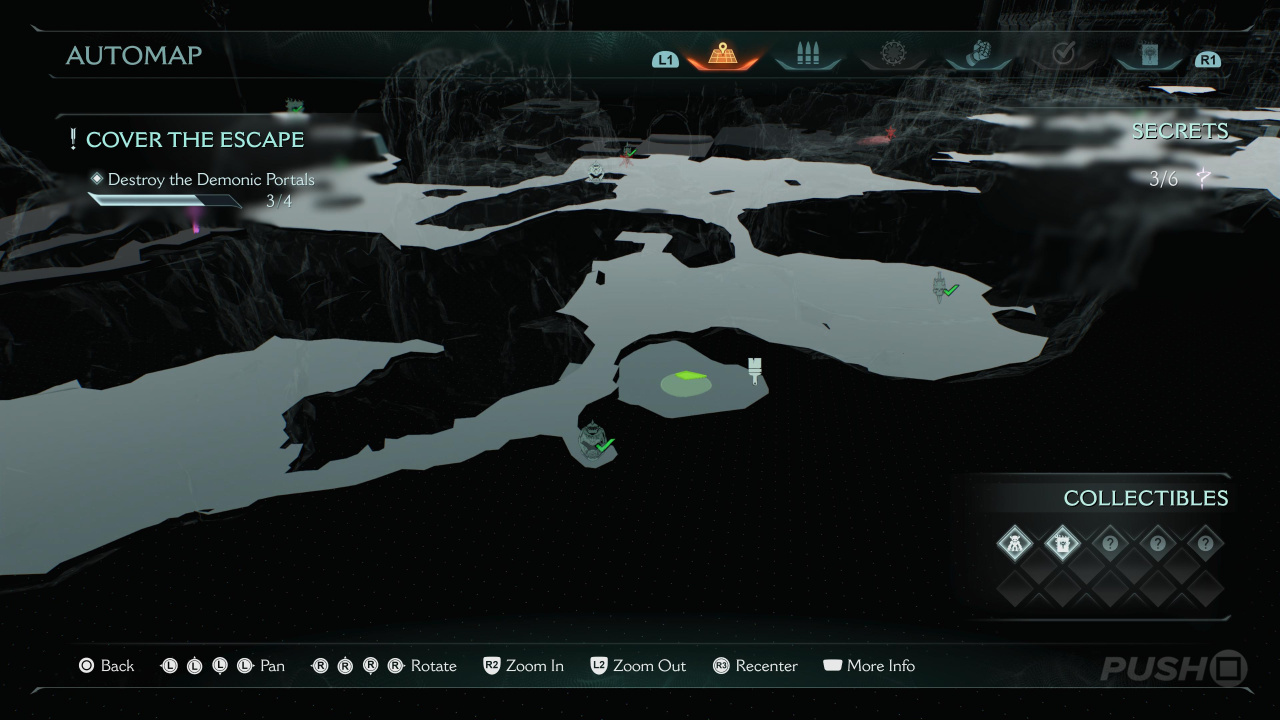Image resolution: width=1280 pixels, height=720 pixels.
Task: Select the Cover the Escape objective
Action: pos(195,140)
